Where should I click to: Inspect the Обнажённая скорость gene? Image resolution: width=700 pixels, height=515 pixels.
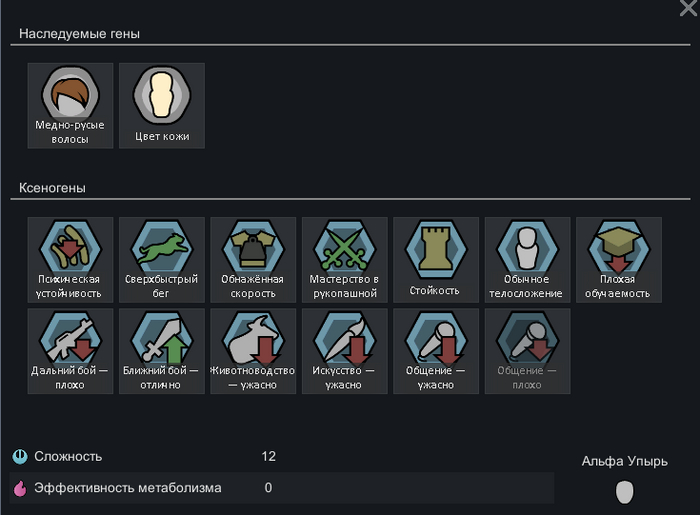253,260
